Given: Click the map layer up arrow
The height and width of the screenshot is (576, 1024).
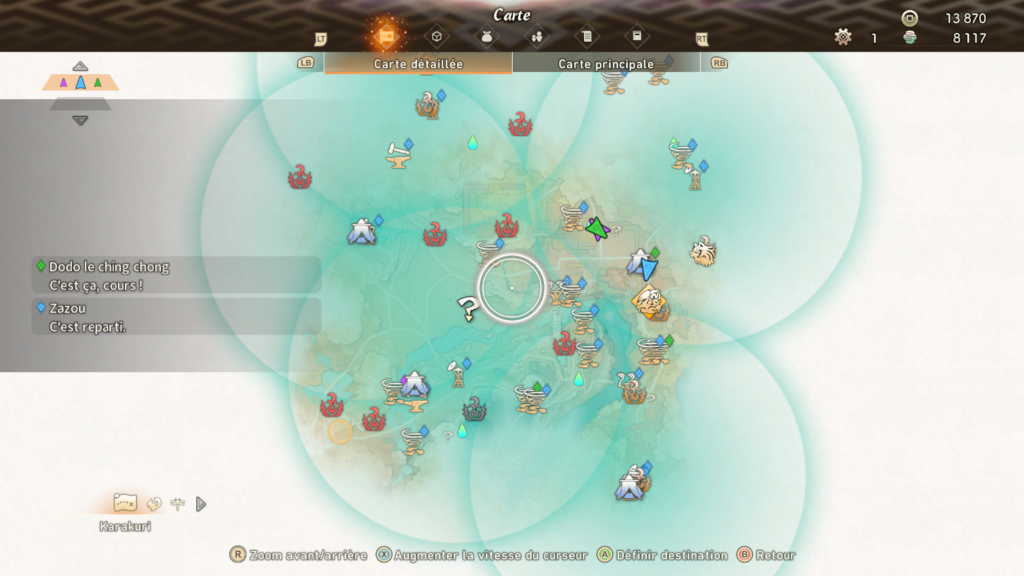Looking at the screenshot, I should (80, 66).
